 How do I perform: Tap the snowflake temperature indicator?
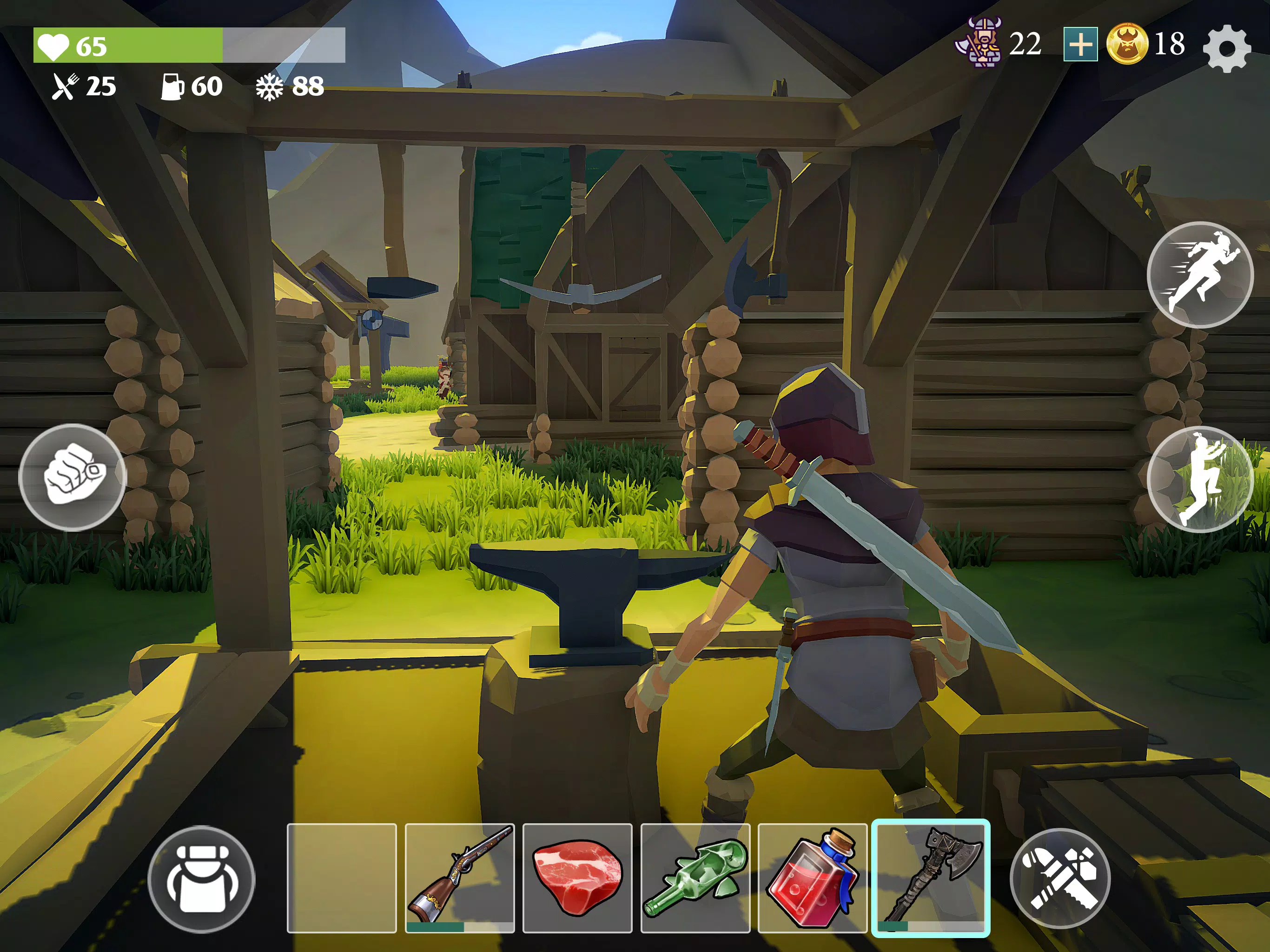269,87
